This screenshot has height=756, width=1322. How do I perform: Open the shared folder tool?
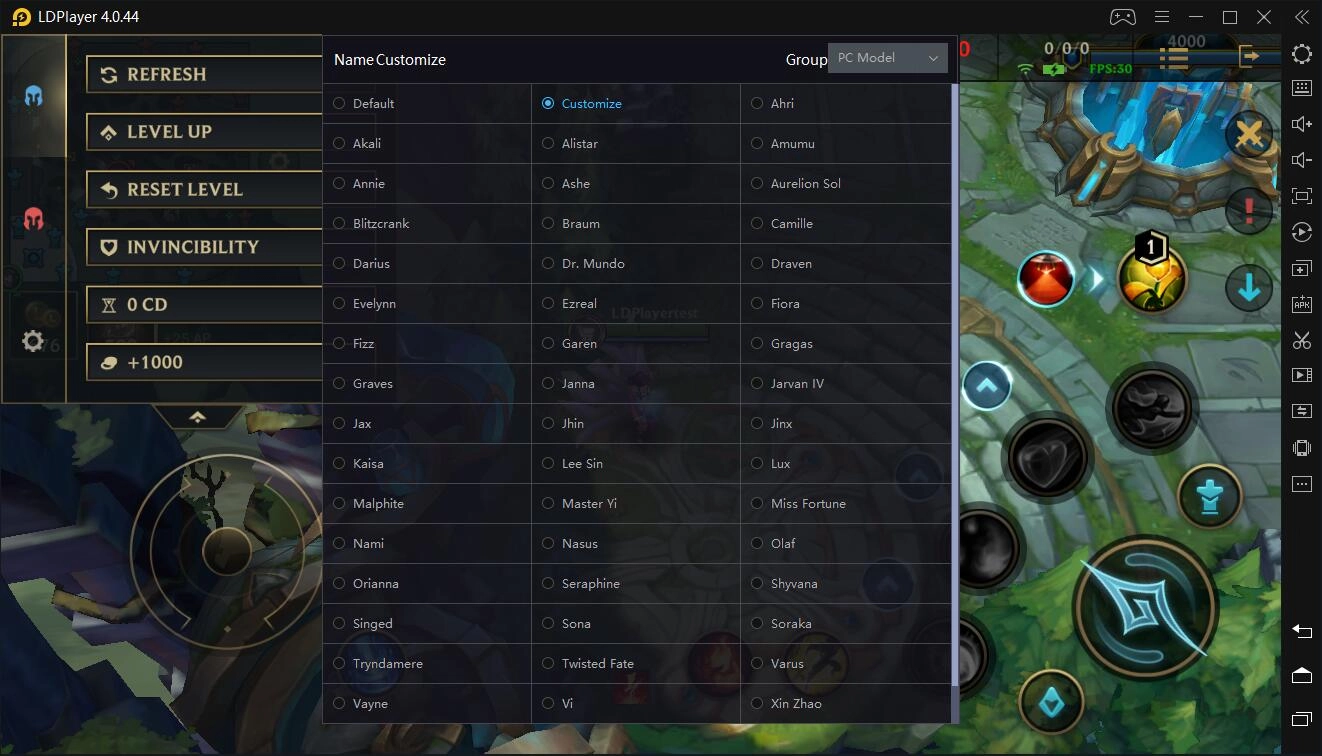click(1301, 410)
